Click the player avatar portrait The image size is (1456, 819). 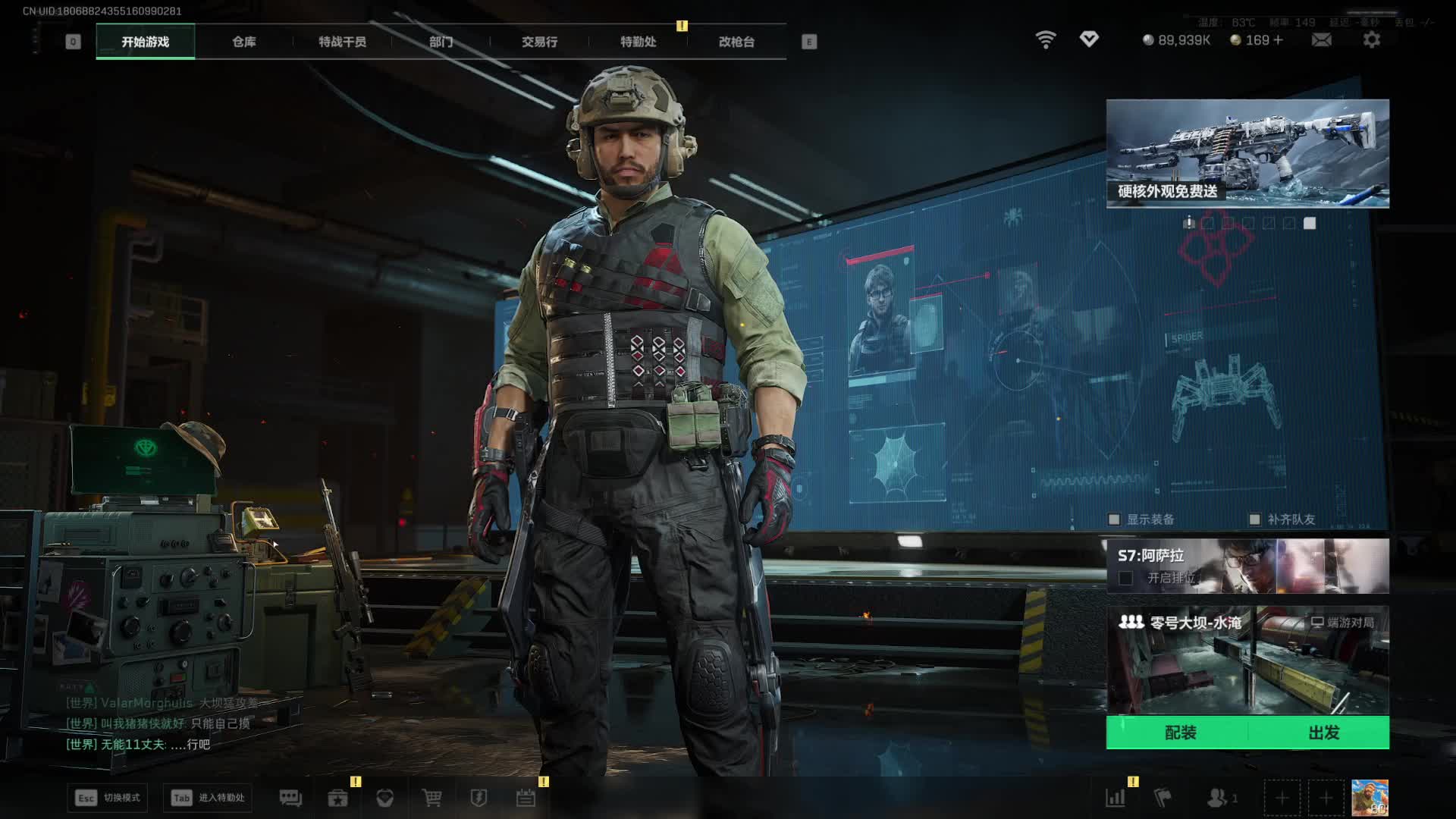tap(1370, 798)
